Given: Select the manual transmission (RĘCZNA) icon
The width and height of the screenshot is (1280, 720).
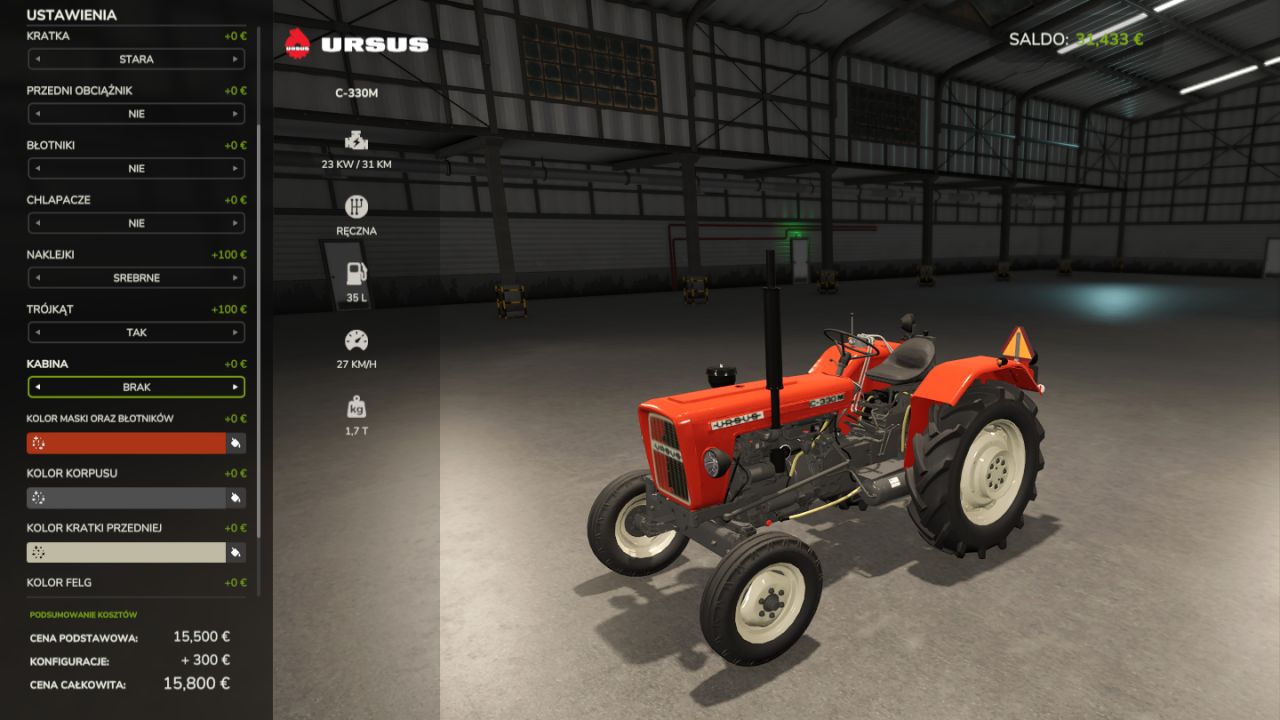Looking at the screenshot, I should (357, 206).
